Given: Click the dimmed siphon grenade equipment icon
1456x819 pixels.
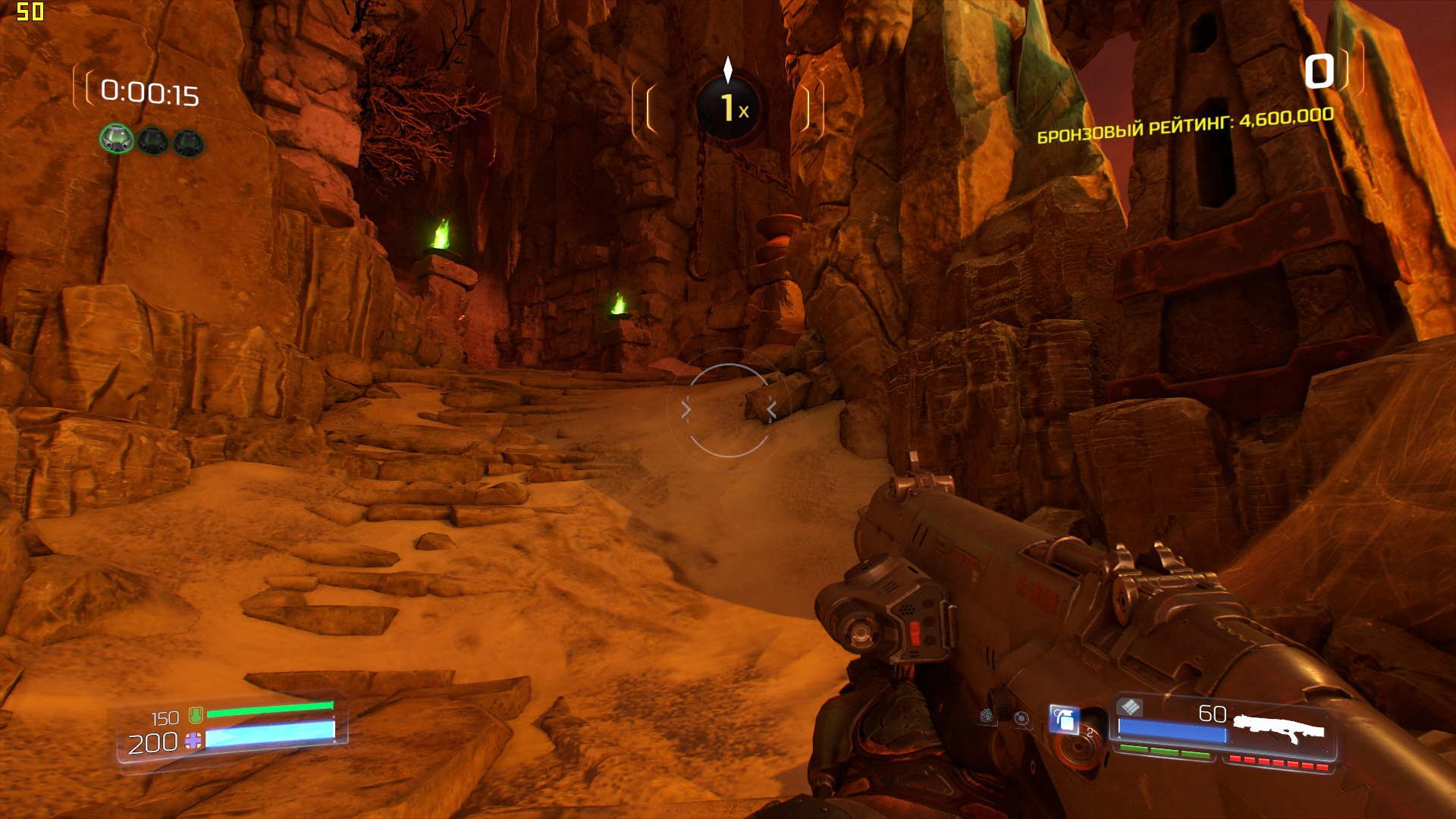Looking at the screenshot, I should tap(987, 715).
